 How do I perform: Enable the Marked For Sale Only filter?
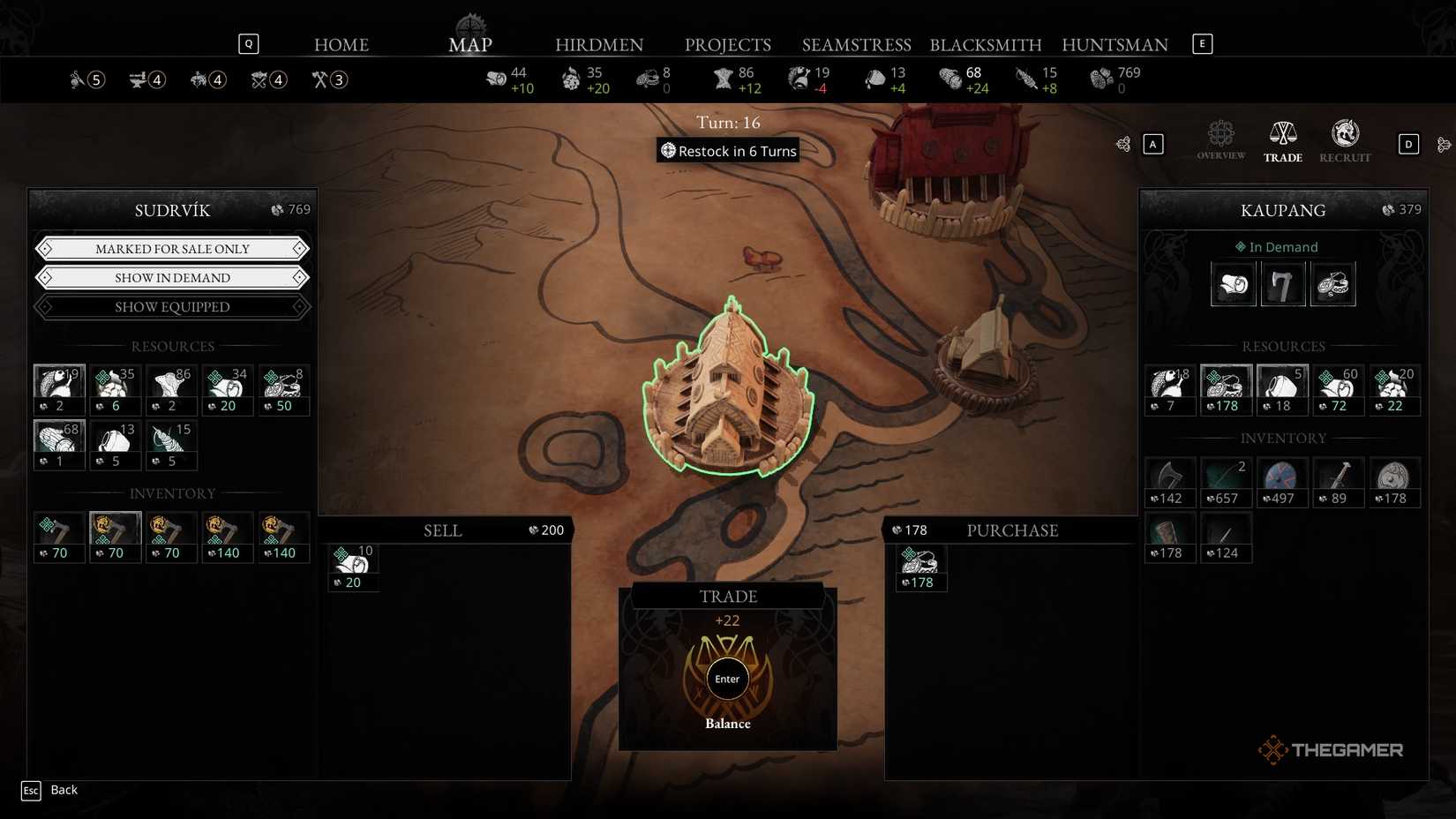coord(172,248)
